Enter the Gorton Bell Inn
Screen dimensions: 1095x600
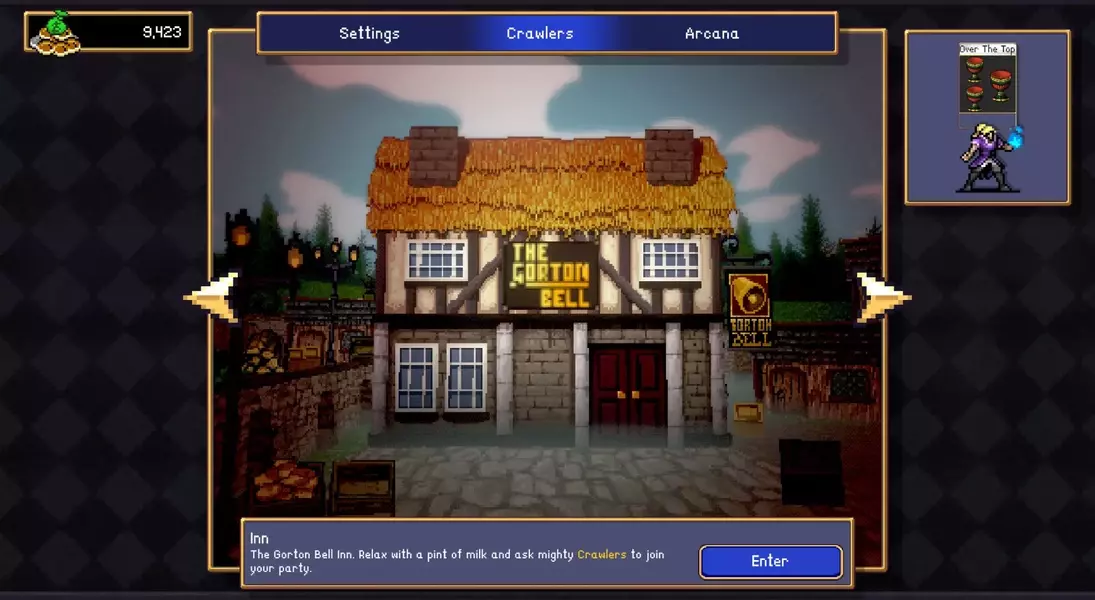(x=770, y=561)
